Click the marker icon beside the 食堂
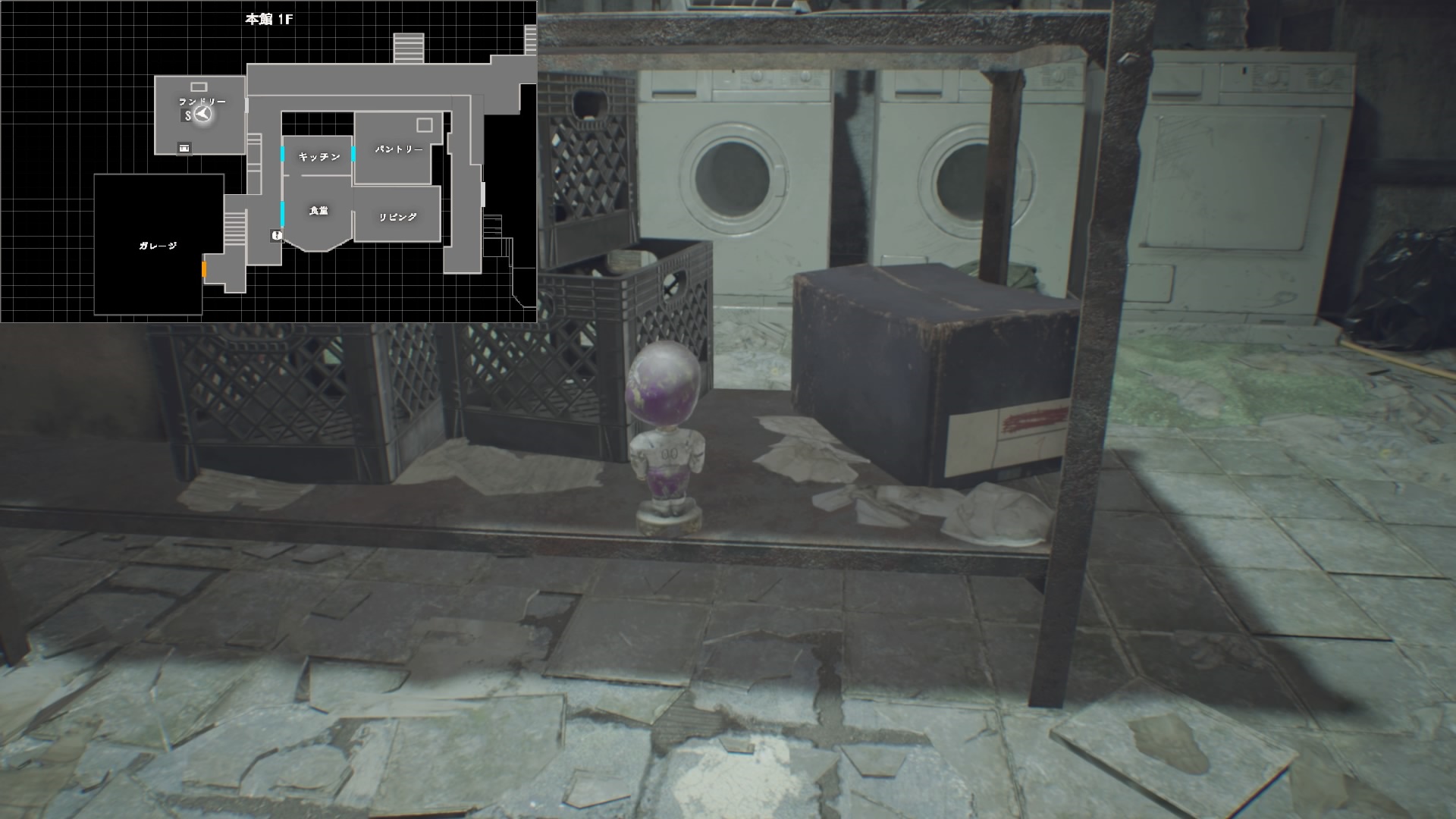Image resolution: width=1456 pixels, height=819 pixels. 276,236
